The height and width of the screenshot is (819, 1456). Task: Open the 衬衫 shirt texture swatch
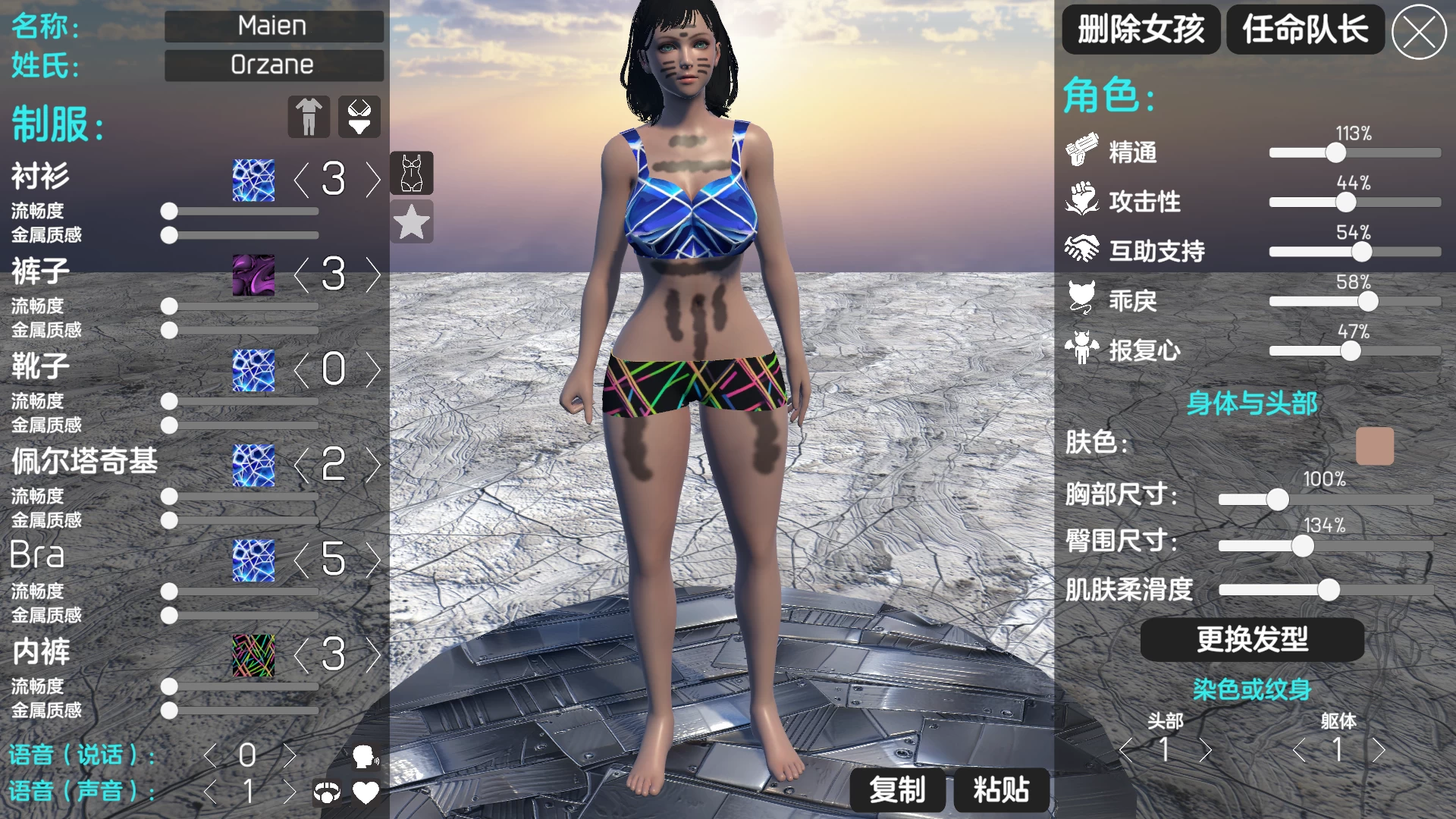click(253, 180)
